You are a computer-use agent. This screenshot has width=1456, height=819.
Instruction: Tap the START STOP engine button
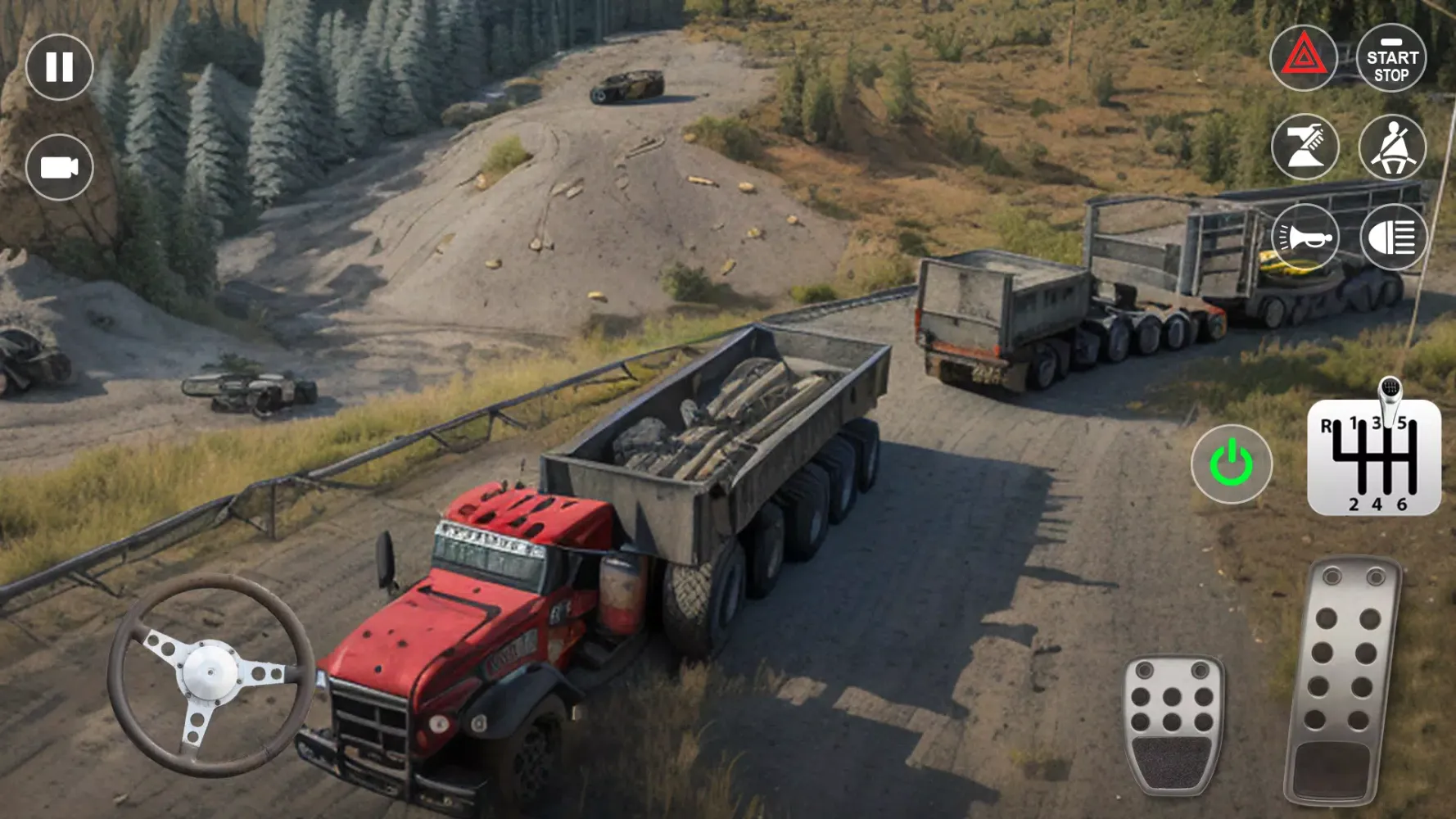pos(1391,58)
